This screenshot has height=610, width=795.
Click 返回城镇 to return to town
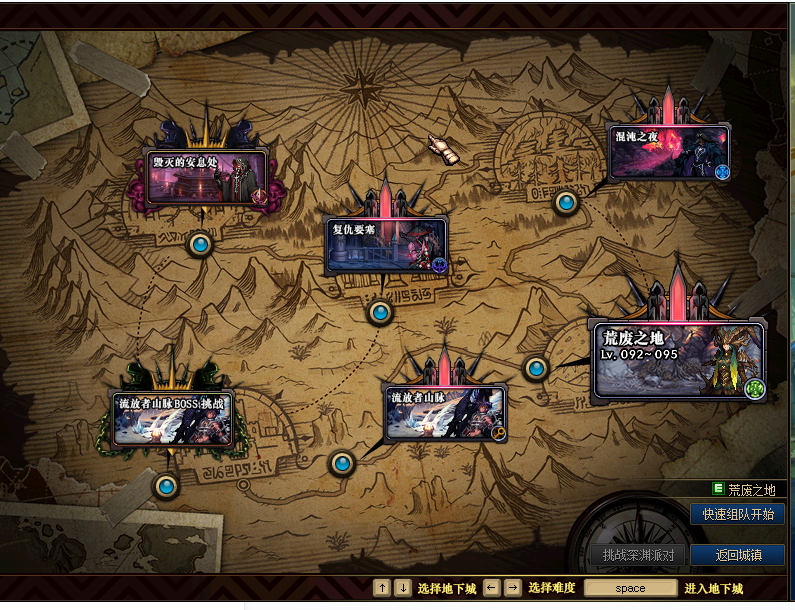pos(738,555)
